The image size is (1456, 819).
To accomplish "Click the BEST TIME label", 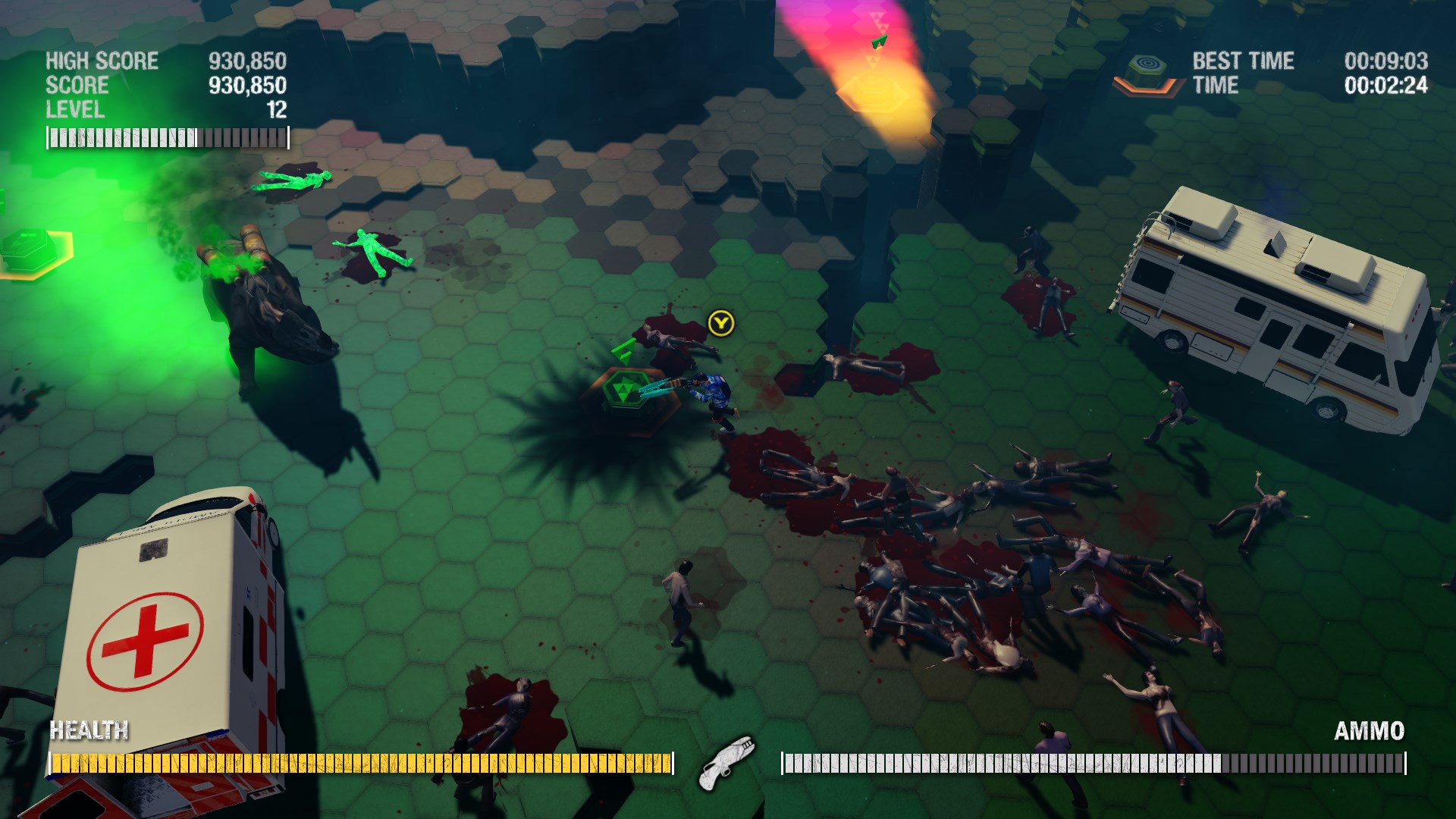I will tap(1242, 61).
